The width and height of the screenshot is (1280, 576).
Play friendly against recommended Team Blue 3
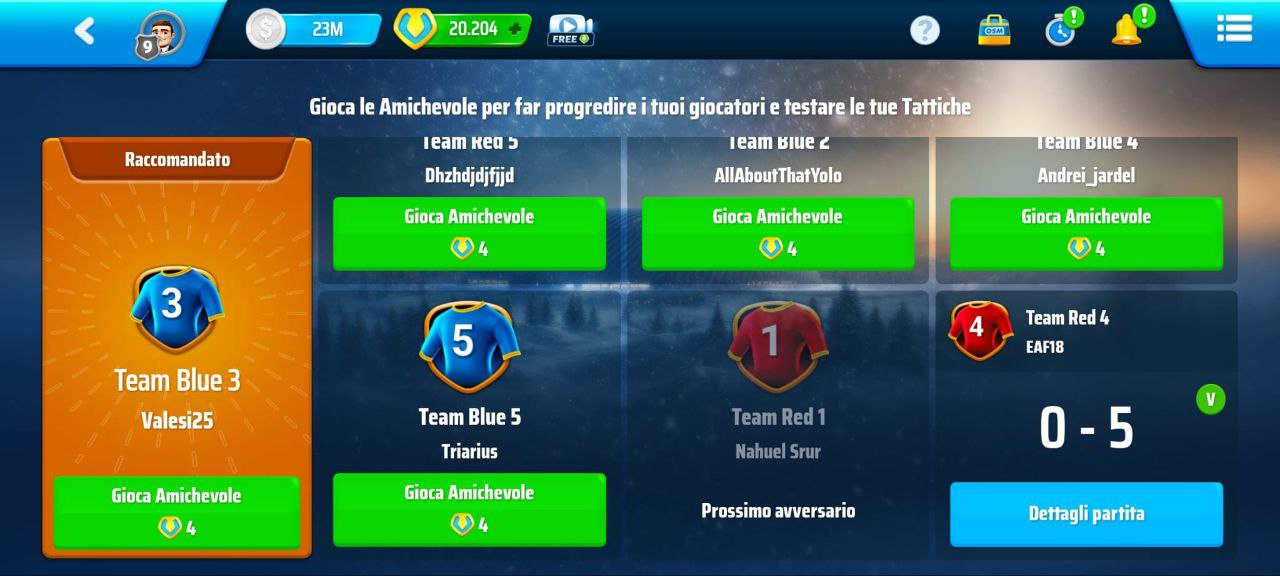pos(176,511)
